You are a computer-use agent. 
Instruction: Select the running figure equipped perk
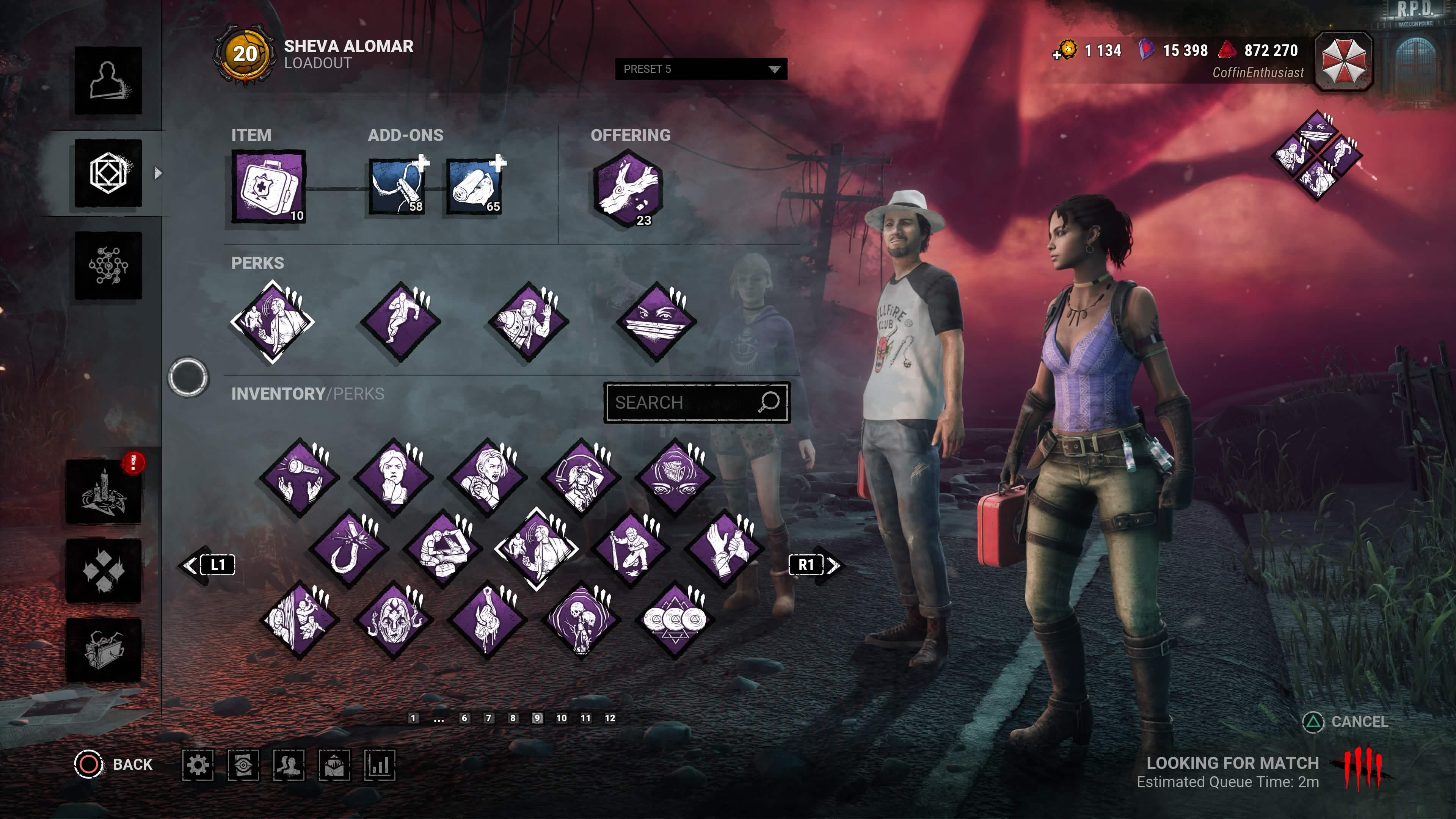[x=401, y=321]
